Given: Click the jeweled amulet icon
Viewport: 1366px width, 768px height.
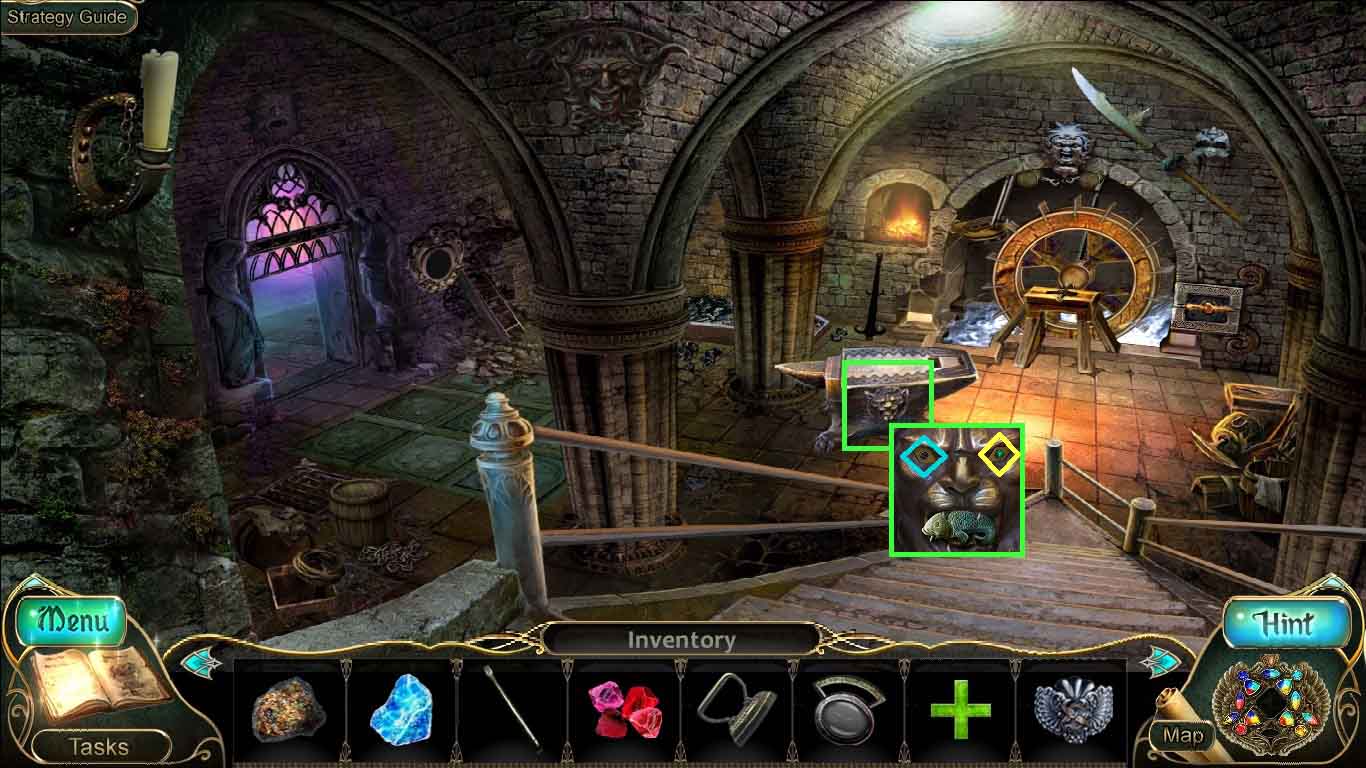Looking at the screenshot, I should 1270,706.
